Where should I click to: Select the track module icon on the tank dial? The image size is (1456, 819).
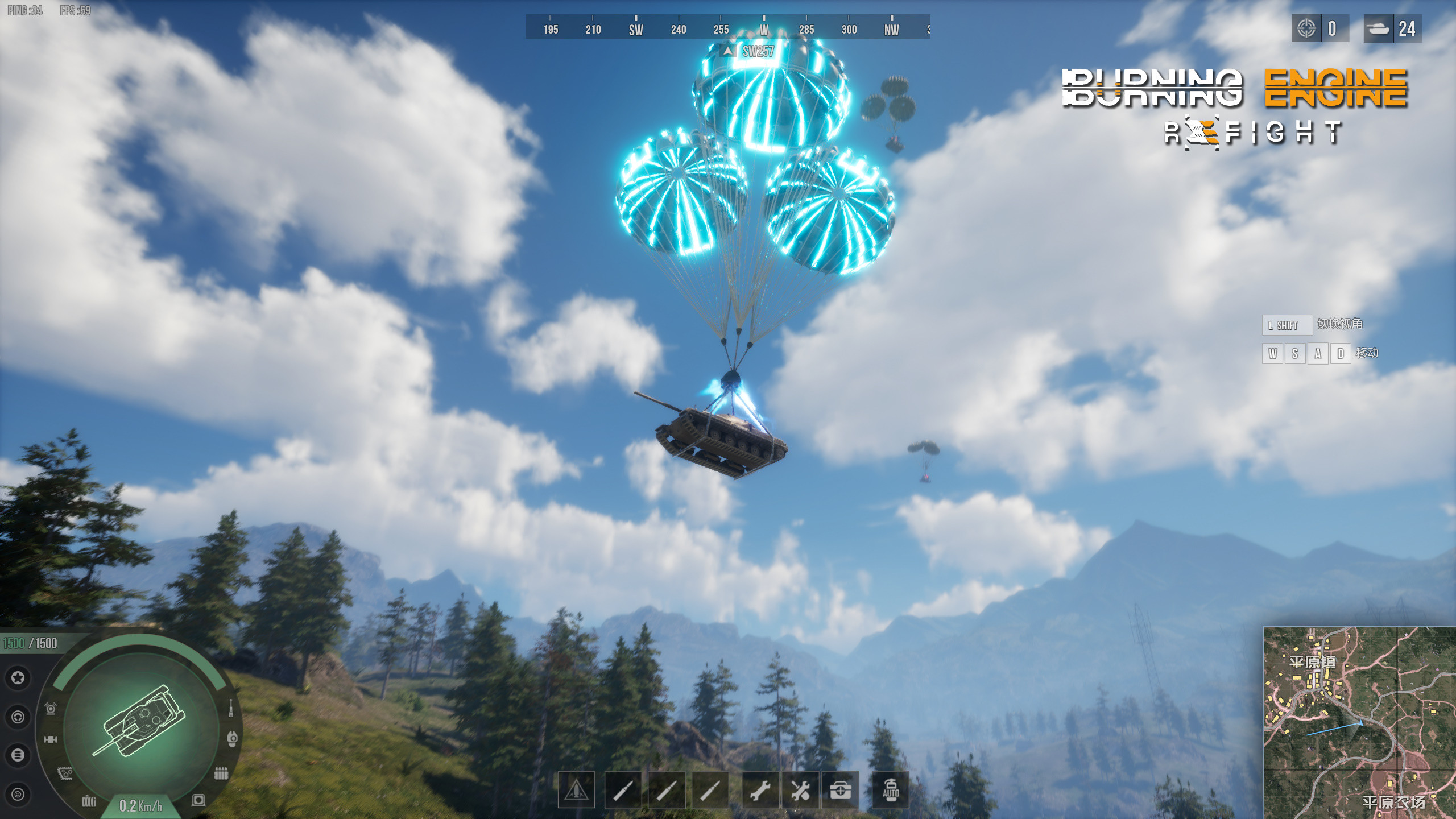click(x=65, y=773)
